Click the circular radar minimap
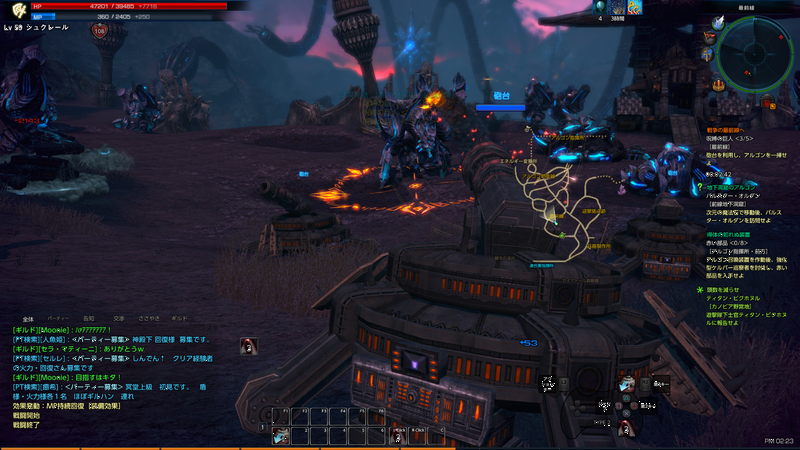Screen dimensions: 800x450 tap(757, 51)
